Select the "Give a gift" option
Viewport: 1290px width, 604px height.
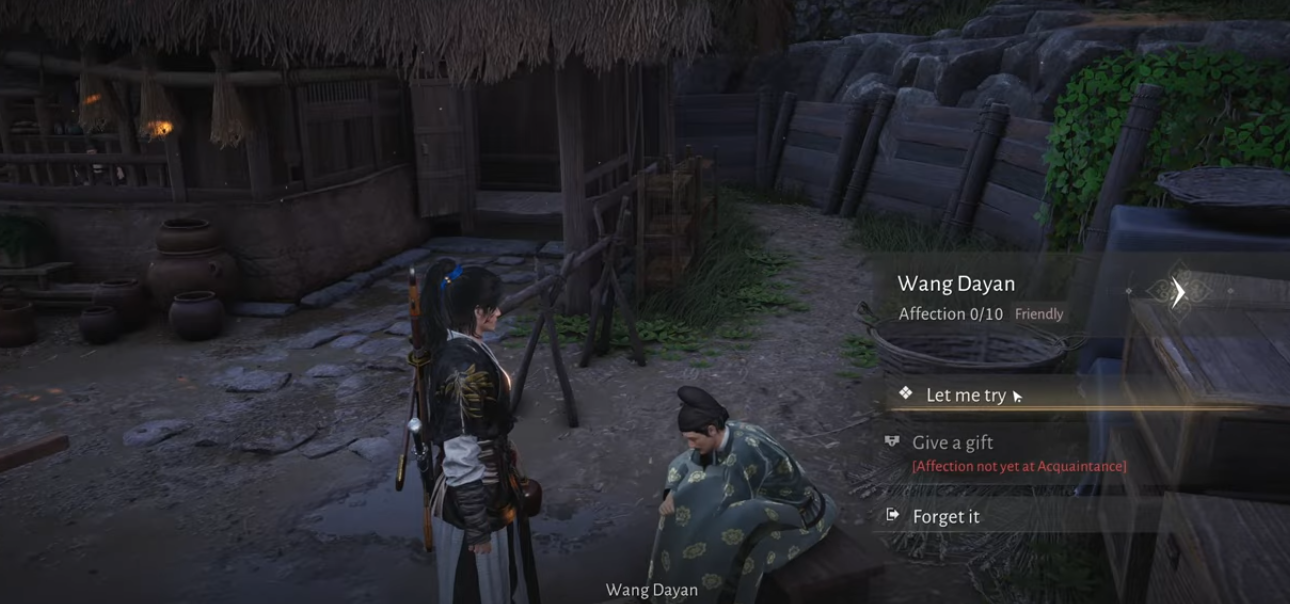(952, 443)
